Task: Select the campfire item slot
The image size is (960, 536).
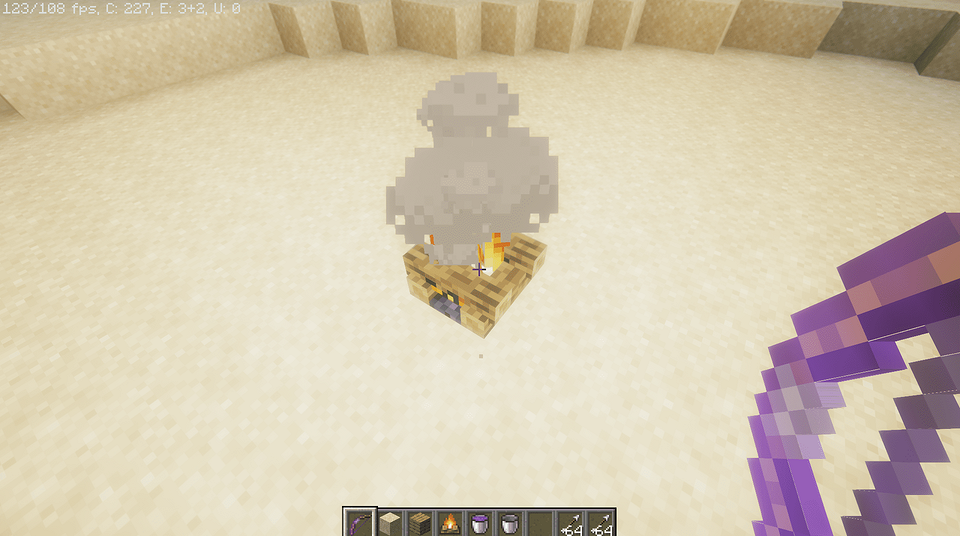Action: (x=449, y=523)
